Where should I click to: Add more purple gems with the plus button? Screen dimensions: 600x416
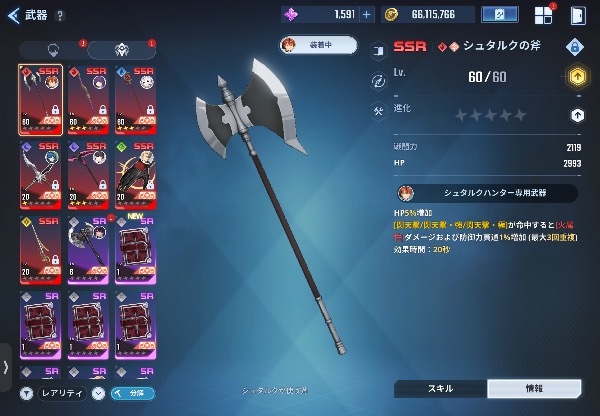[x=366, y=14]
